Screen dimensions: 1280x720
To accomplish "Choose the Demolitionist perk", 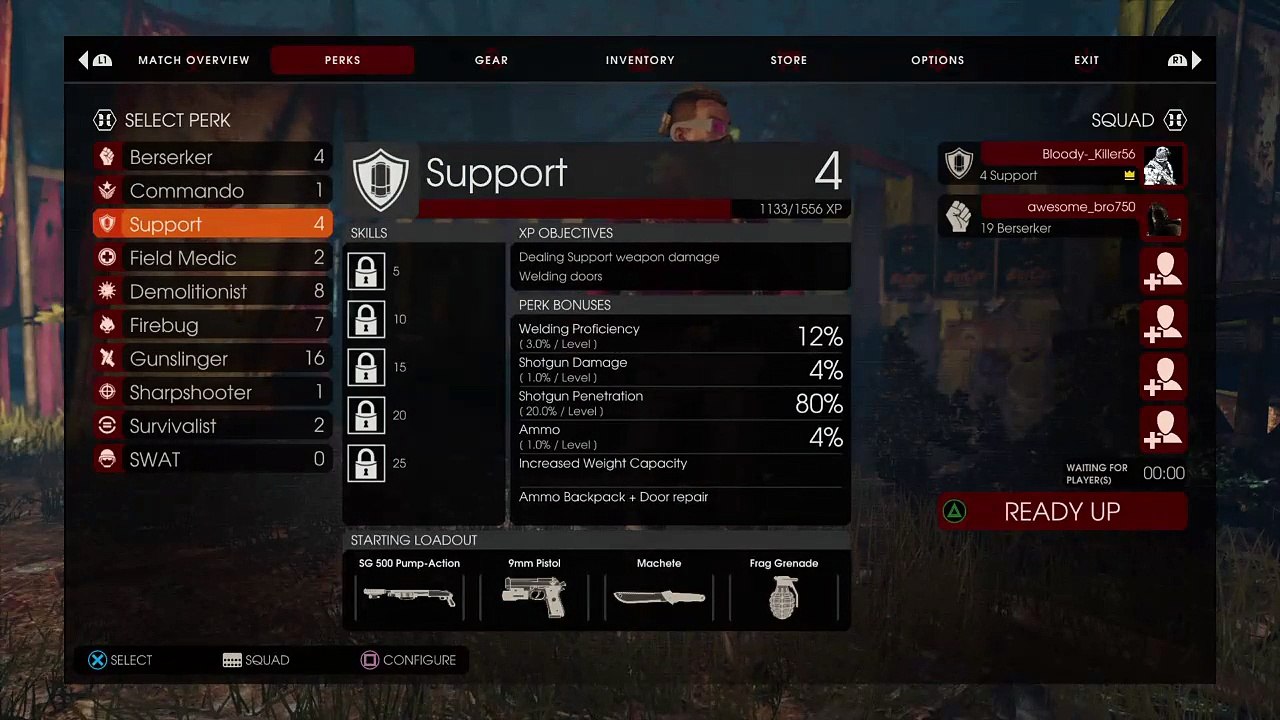I will [x=212, y=292].
